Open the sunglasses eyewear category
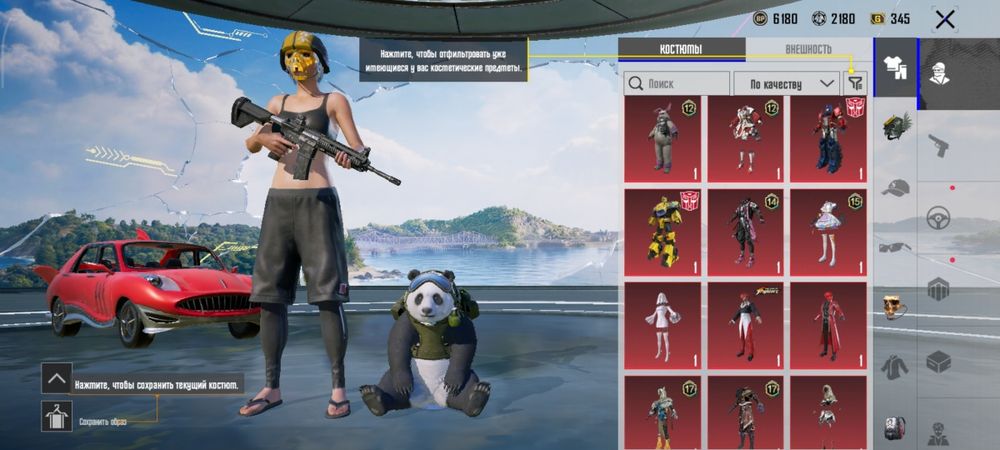Screen dimensions: 1000x450 click(895, 247)
